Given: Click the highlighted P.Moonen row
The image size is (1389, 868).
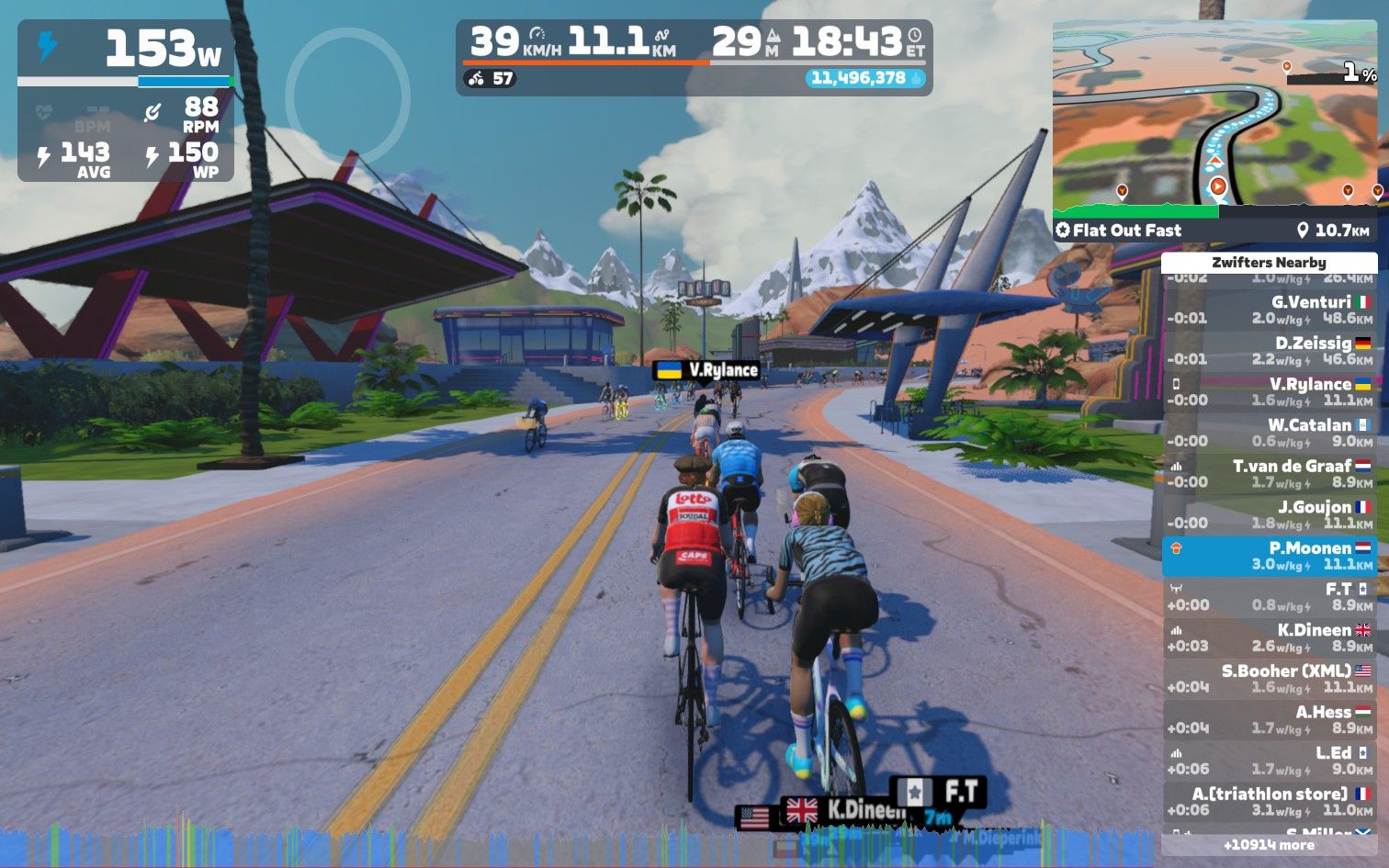Looking at the screenshot, I should pos(1269,556).
